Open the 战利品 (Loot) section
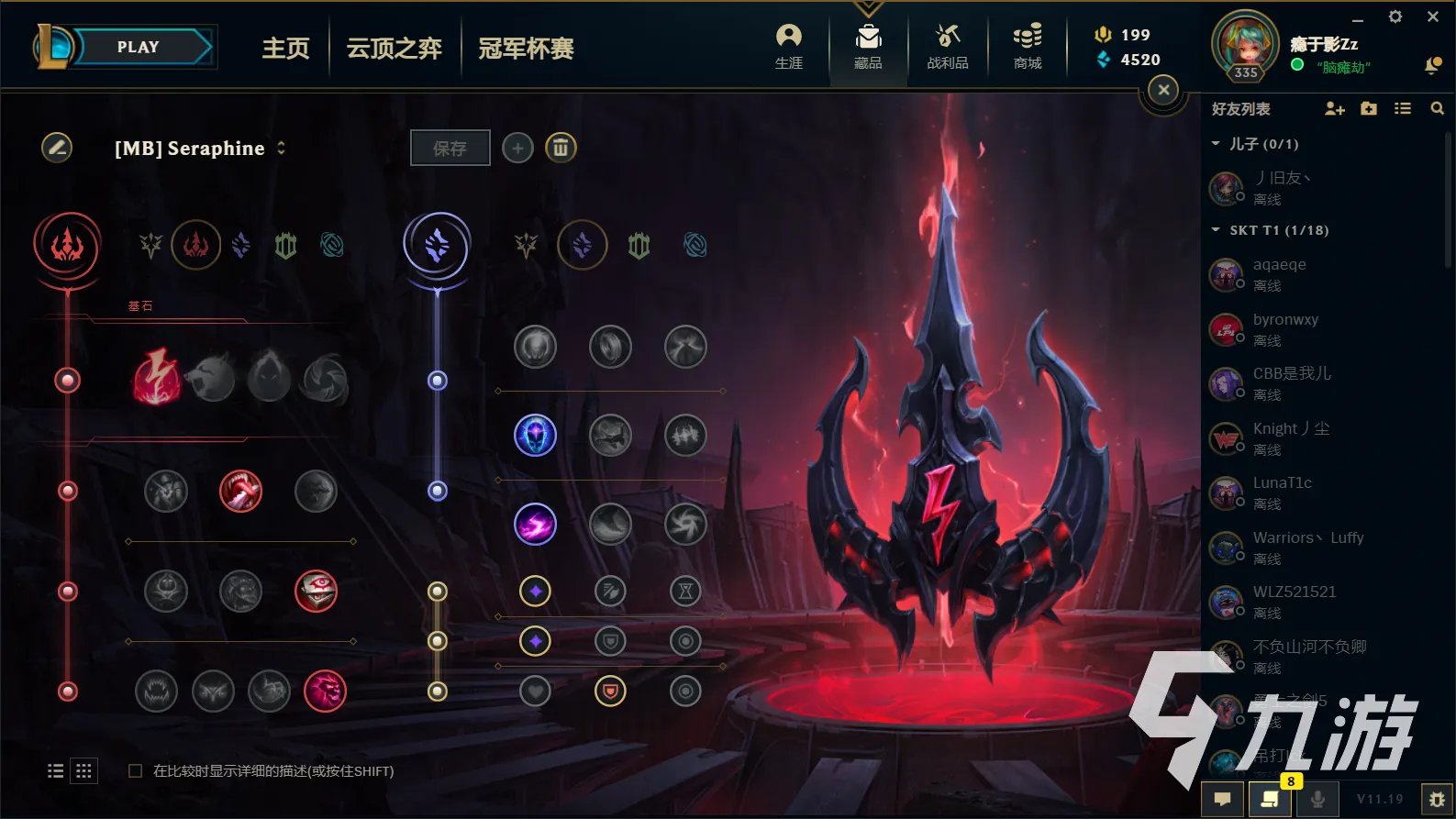 point(947,44)
